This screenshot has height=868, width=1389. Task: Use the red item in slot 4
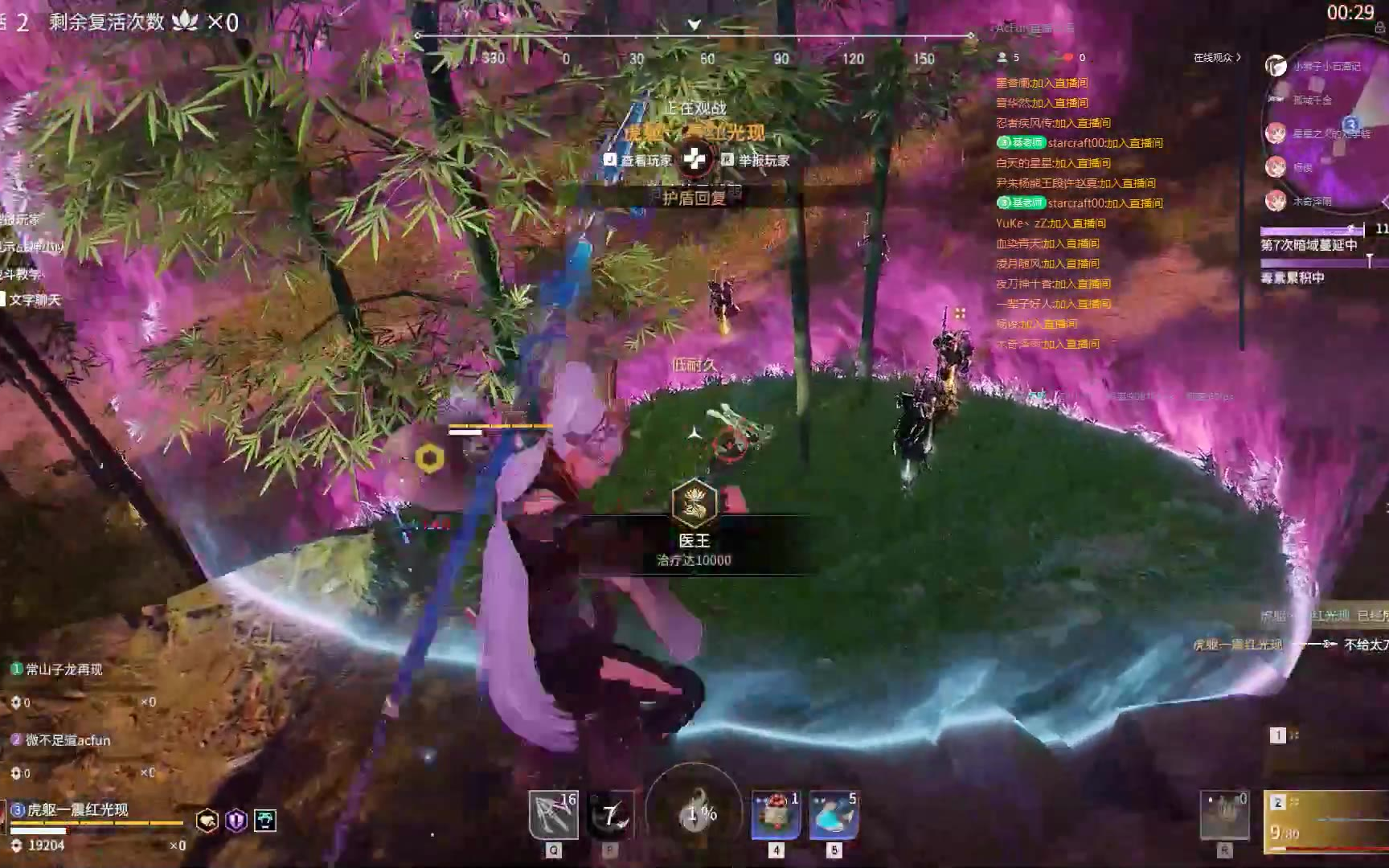tap(775, 814)
